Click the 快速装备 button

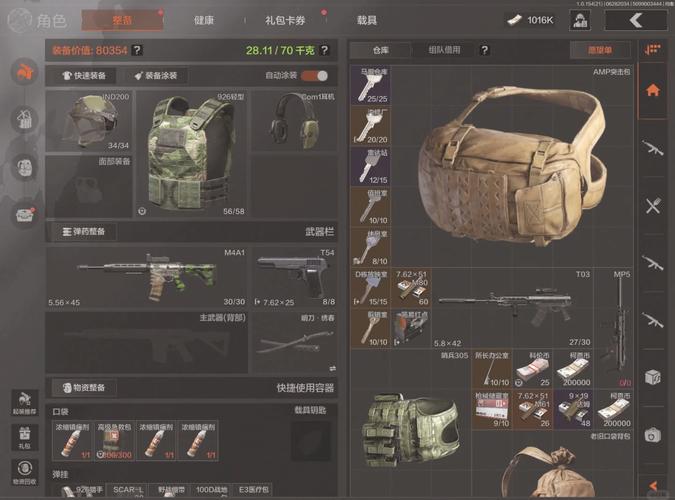[90, 75]
